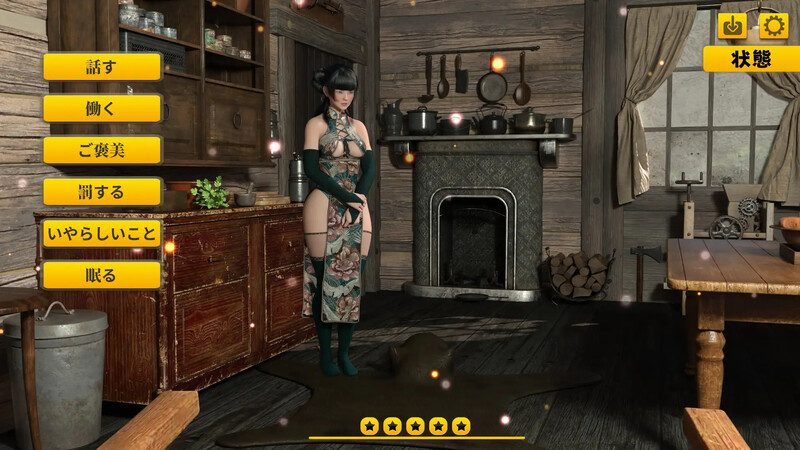Image resolution: width=800 pixels, height=450 pixels.
Task: Open settings via the gear icon
Action: (x=774, y=26)
